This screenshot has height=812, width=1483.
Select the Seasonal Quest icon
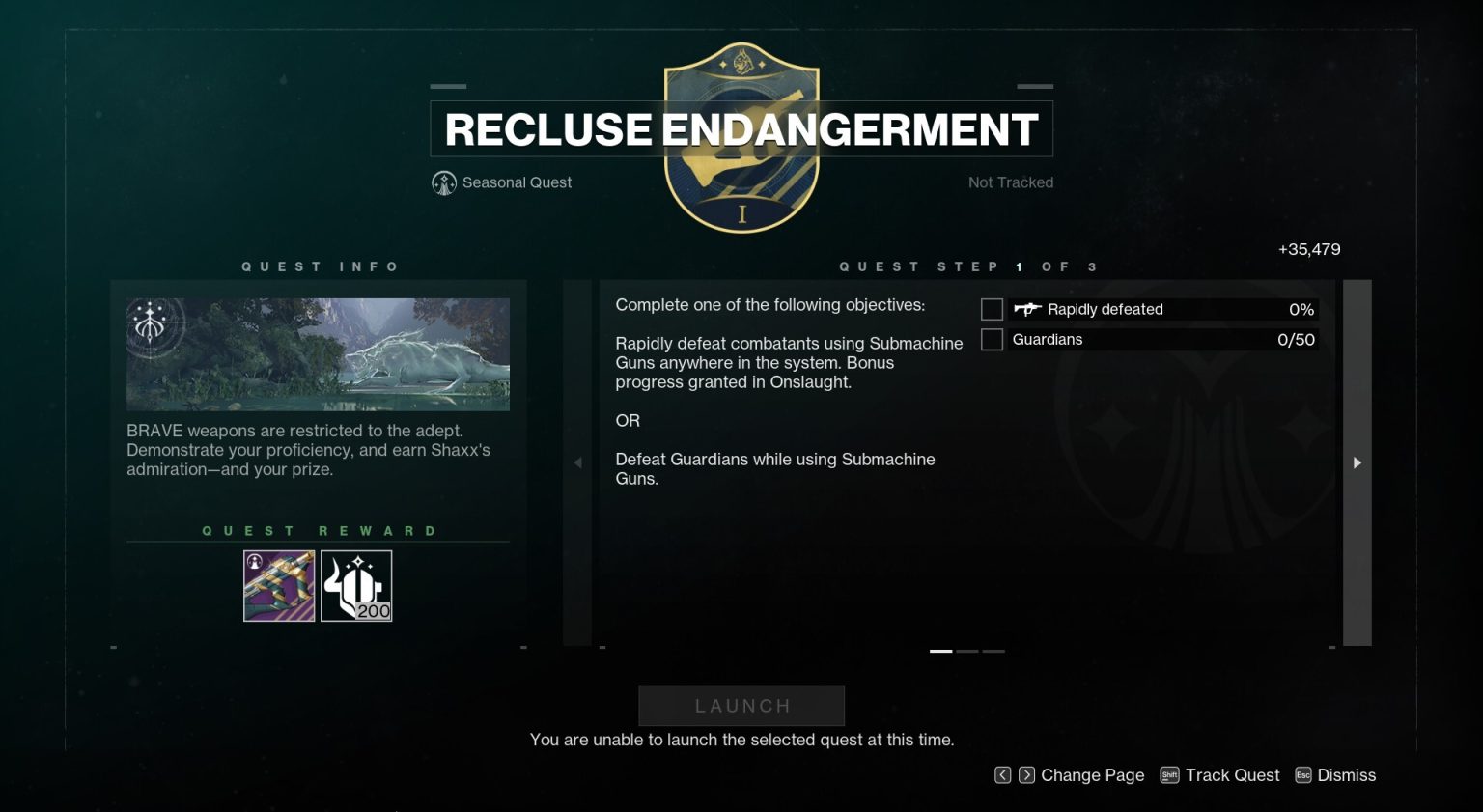(x=444, y=182)
